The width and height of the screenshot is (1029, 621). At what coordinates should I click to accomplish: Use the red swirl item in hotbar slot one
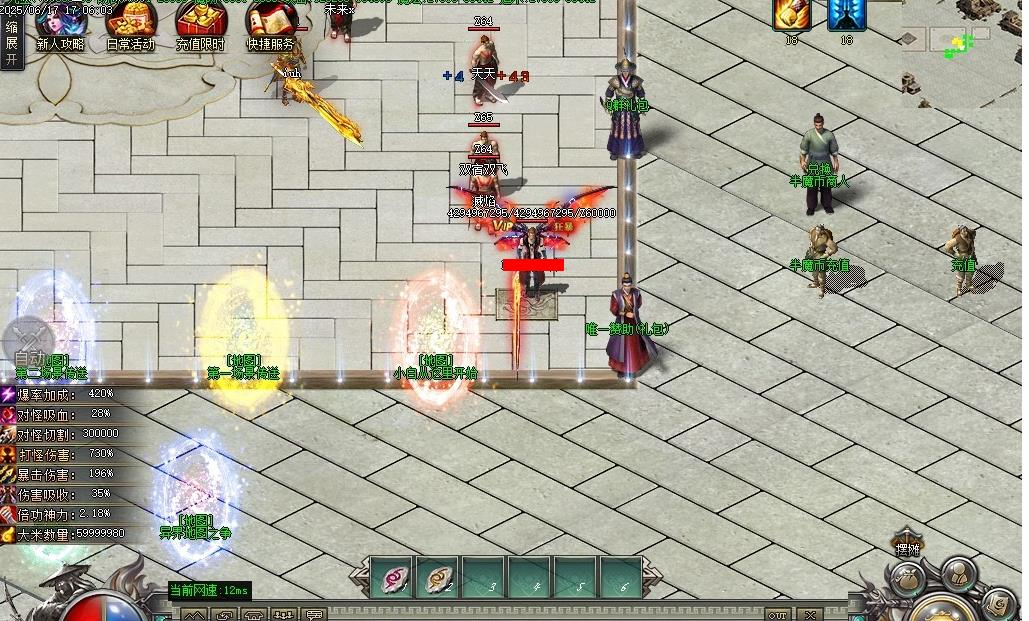point(392,577)
